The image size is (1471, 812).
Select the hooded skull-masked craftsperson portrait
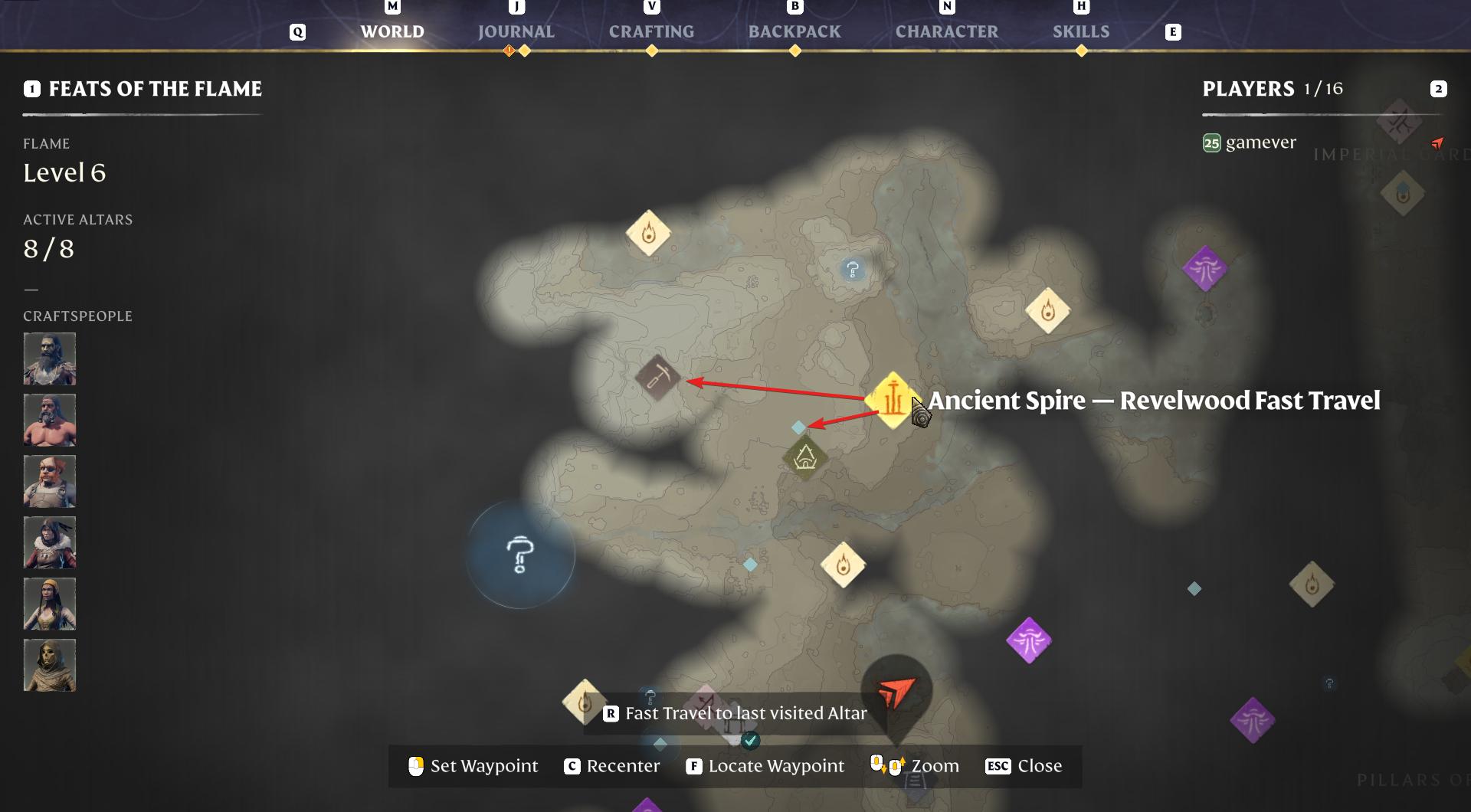(50, 665)
